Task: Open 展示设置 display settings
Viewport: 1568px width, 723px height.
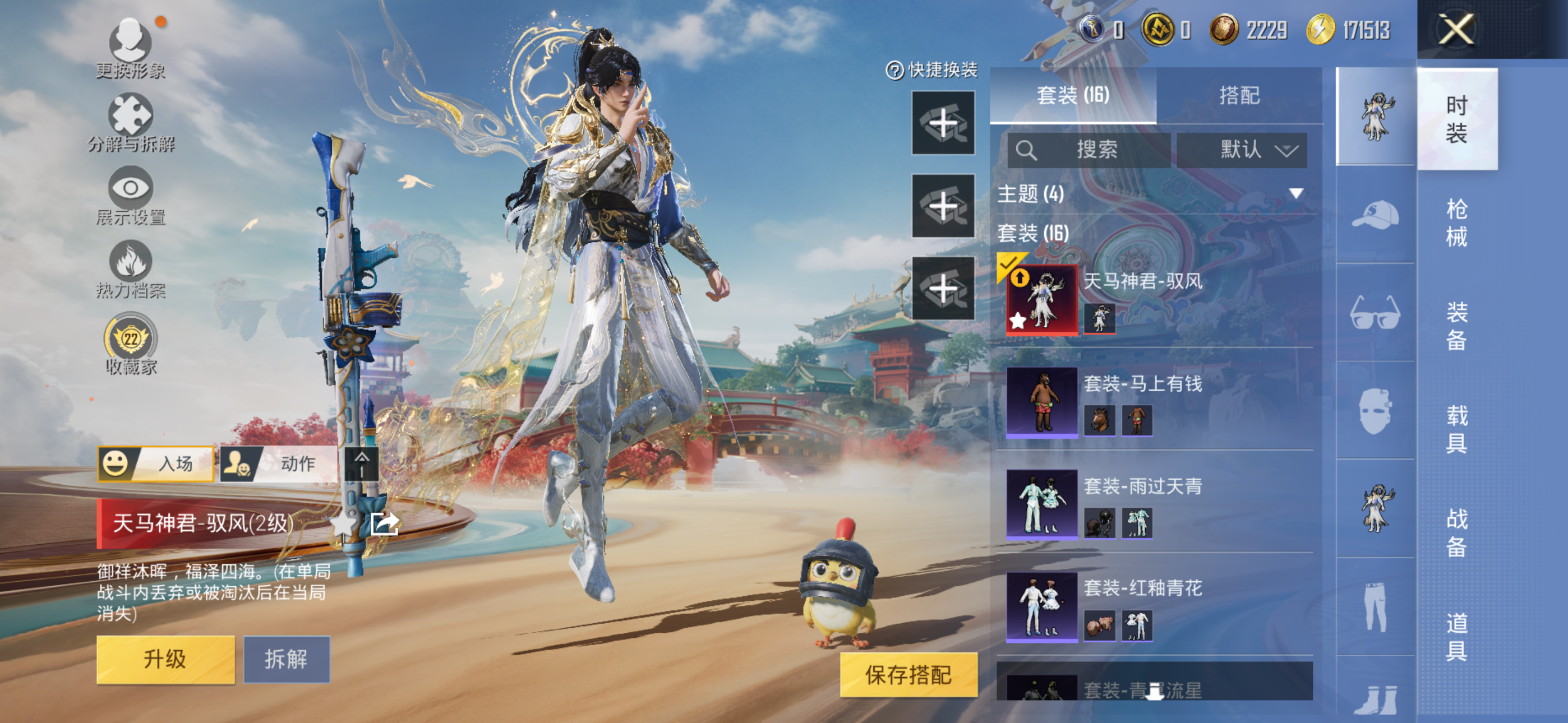Action: point(130,196)
